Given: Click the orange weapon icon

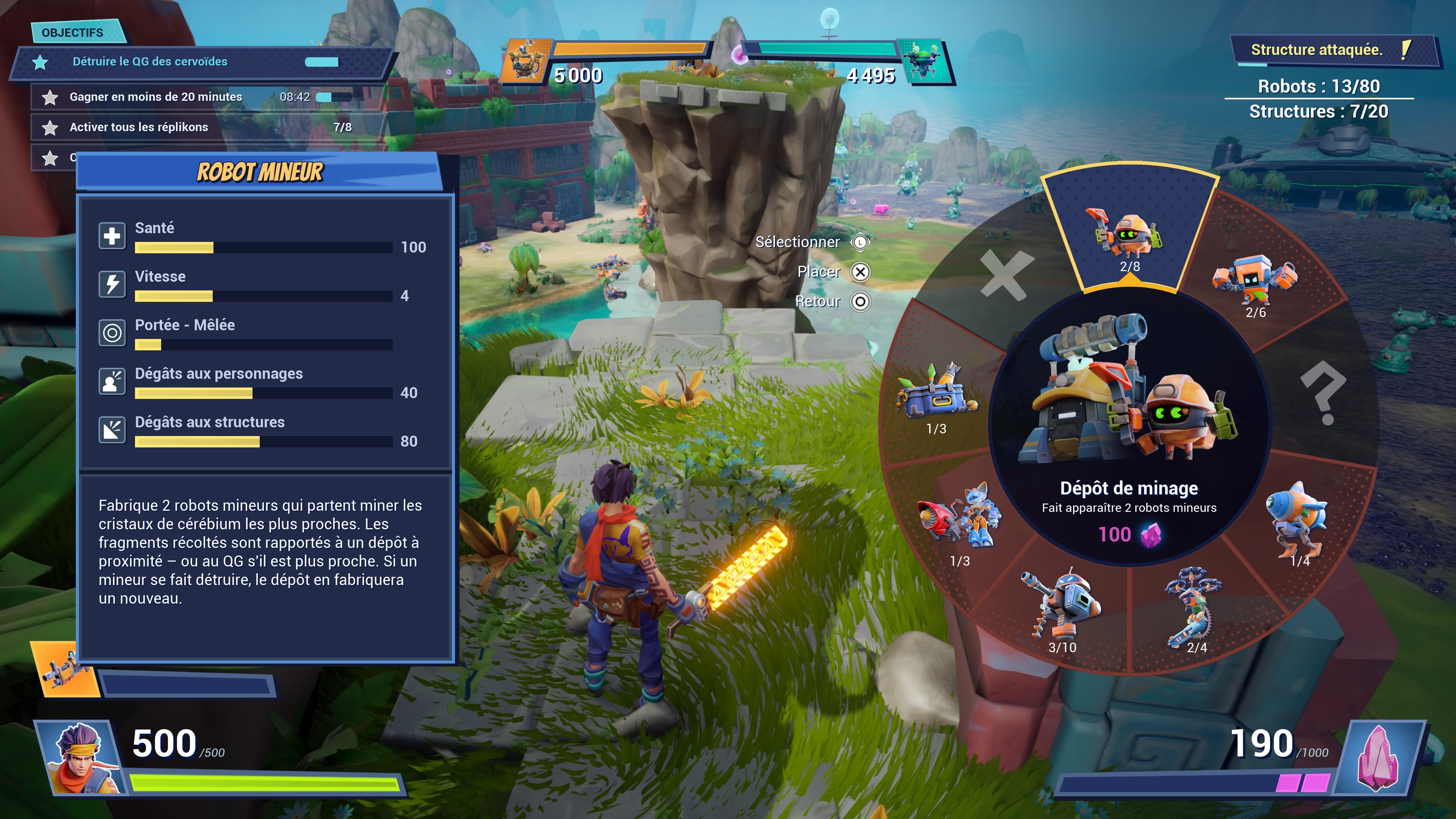Looking at the screenshot, I should [63, 669].
